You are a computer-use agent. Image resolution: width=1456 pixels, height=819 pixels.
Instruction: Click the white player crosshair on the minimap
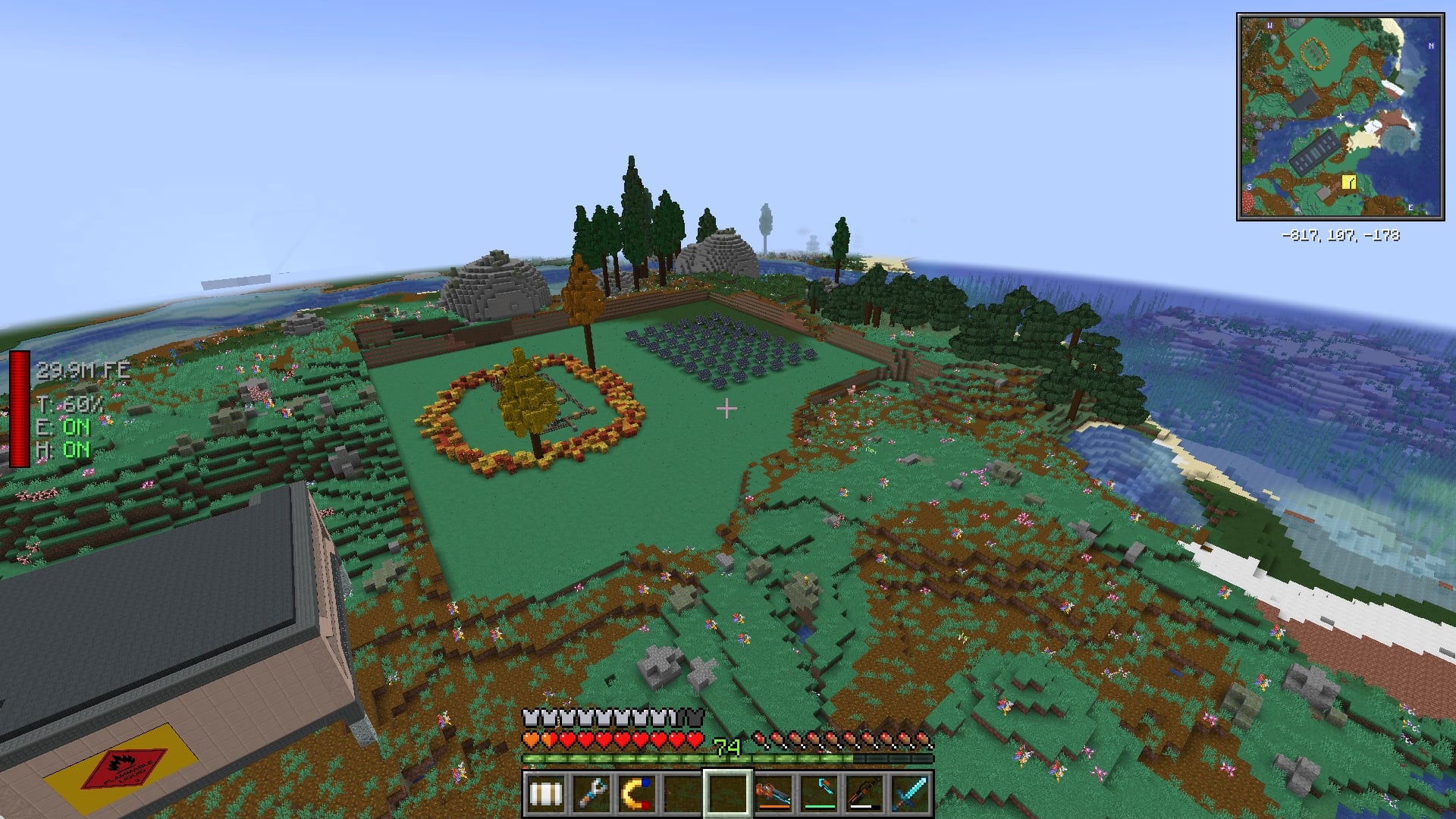pyautogui.click(x=1342, y=115)
